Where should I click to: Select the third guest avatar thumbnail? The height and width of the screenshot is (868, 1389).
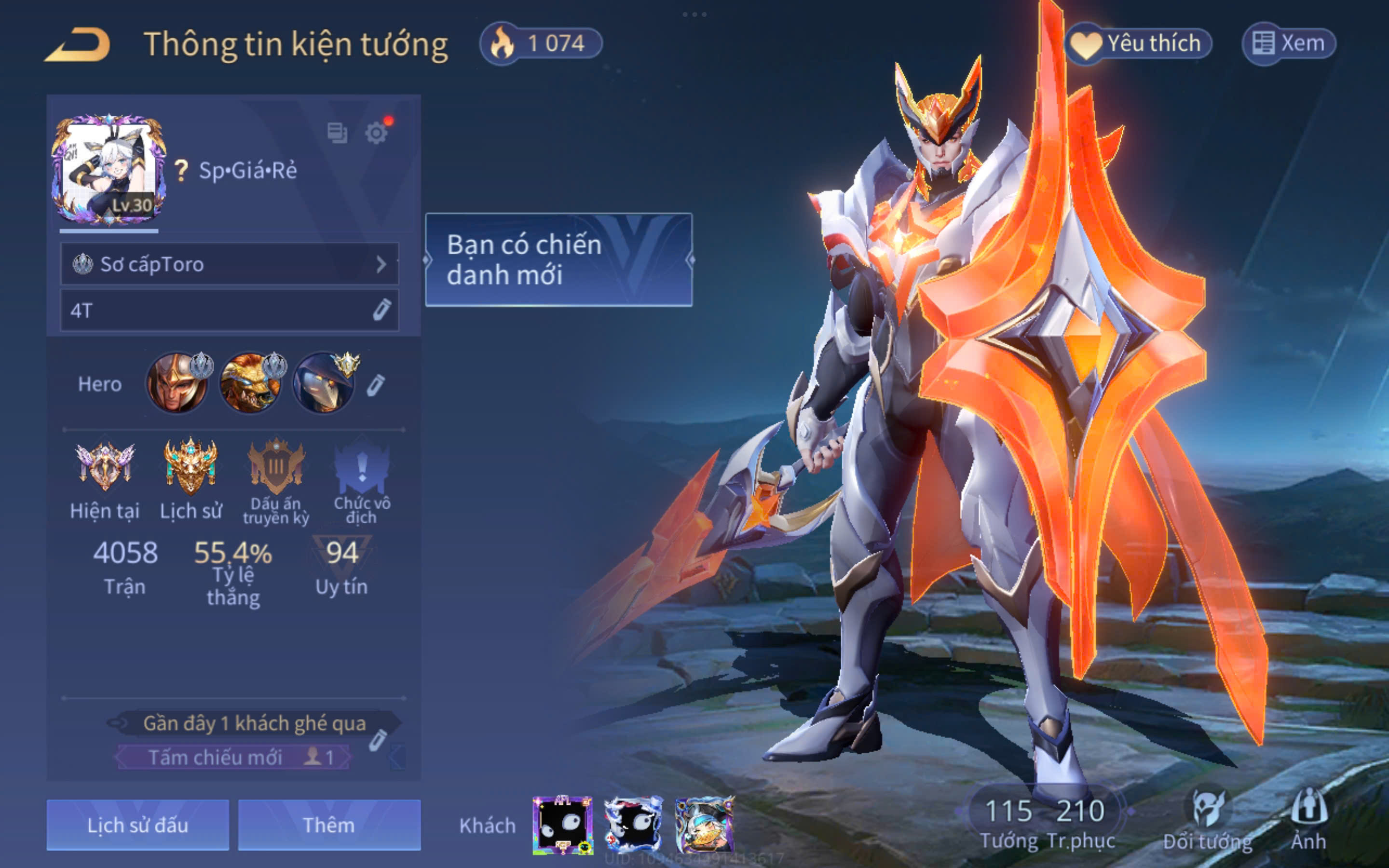click(704, 825)
